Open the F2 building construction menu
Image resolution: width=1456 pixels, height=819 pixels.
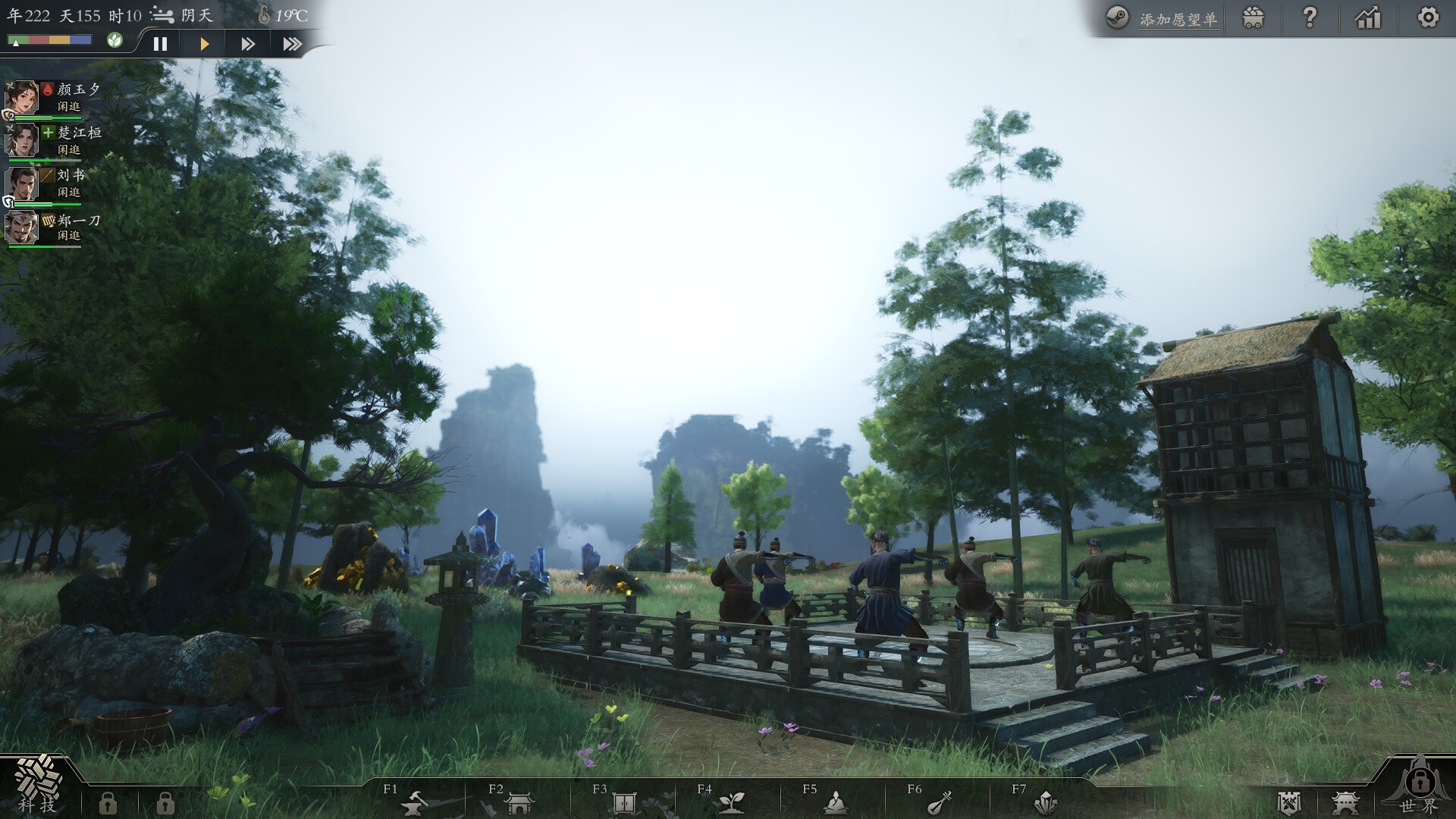tap(520, 802)
